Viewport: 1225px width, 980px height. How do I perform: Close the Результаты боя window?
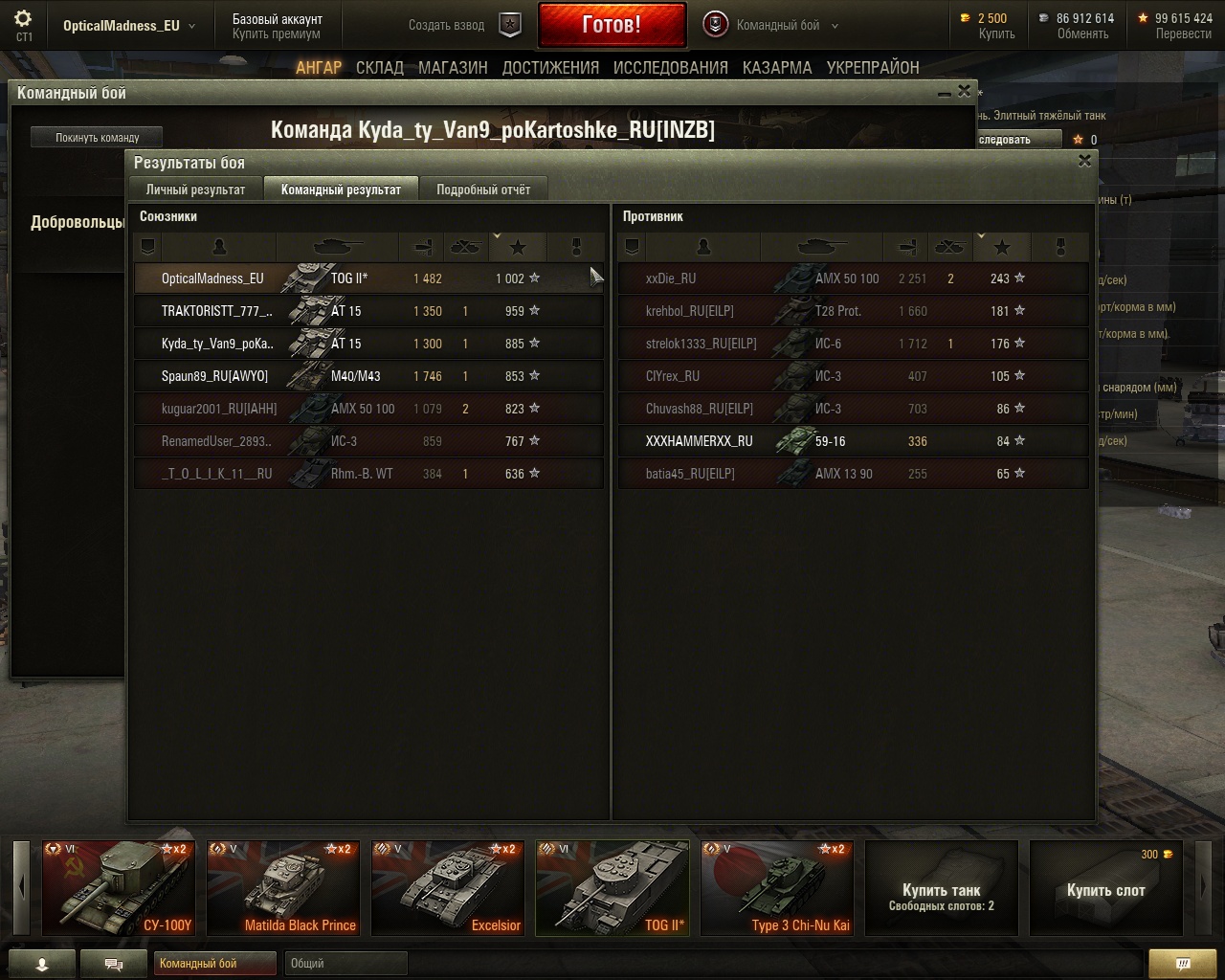click(1084, 161)
